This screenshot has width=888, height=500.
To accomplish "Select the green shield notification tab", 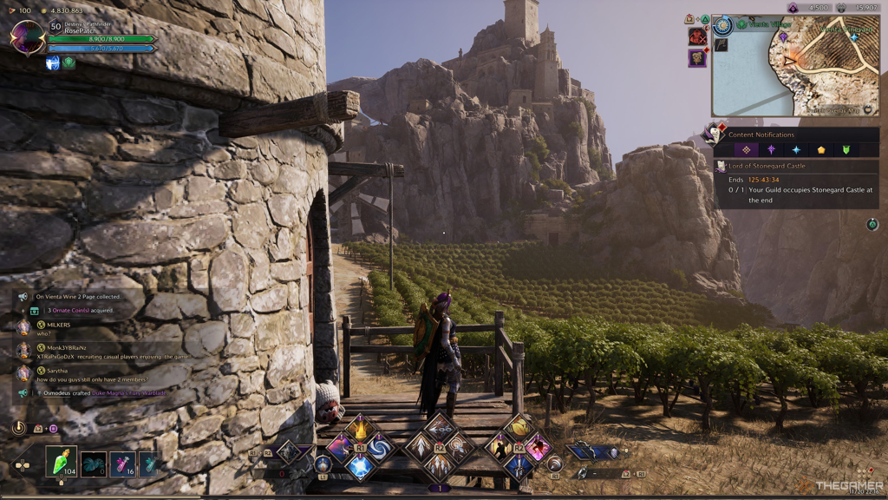I will click(x=846, y=150).
